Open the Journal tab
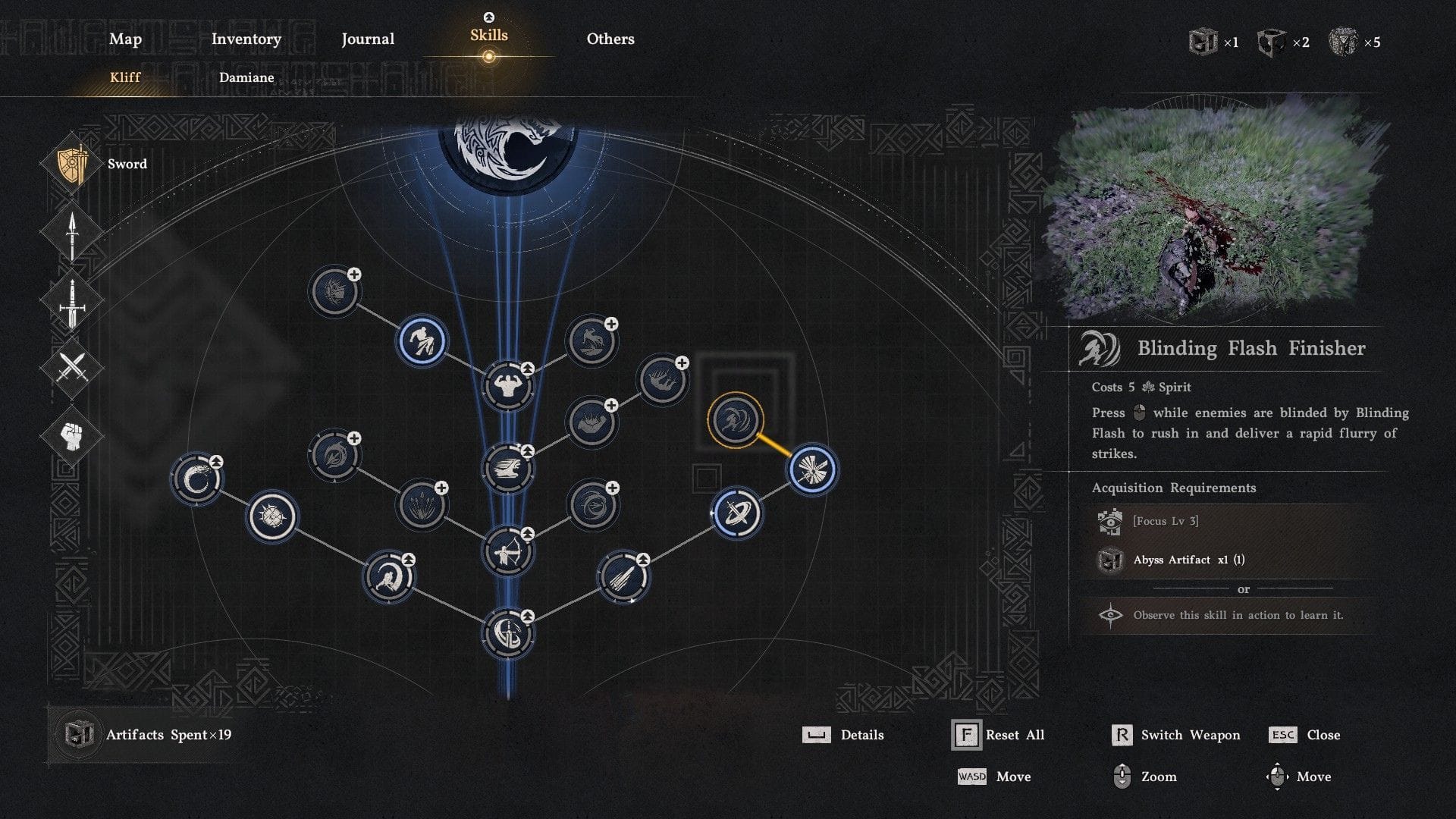This screenshot has width=1456, height=819. 368,39
